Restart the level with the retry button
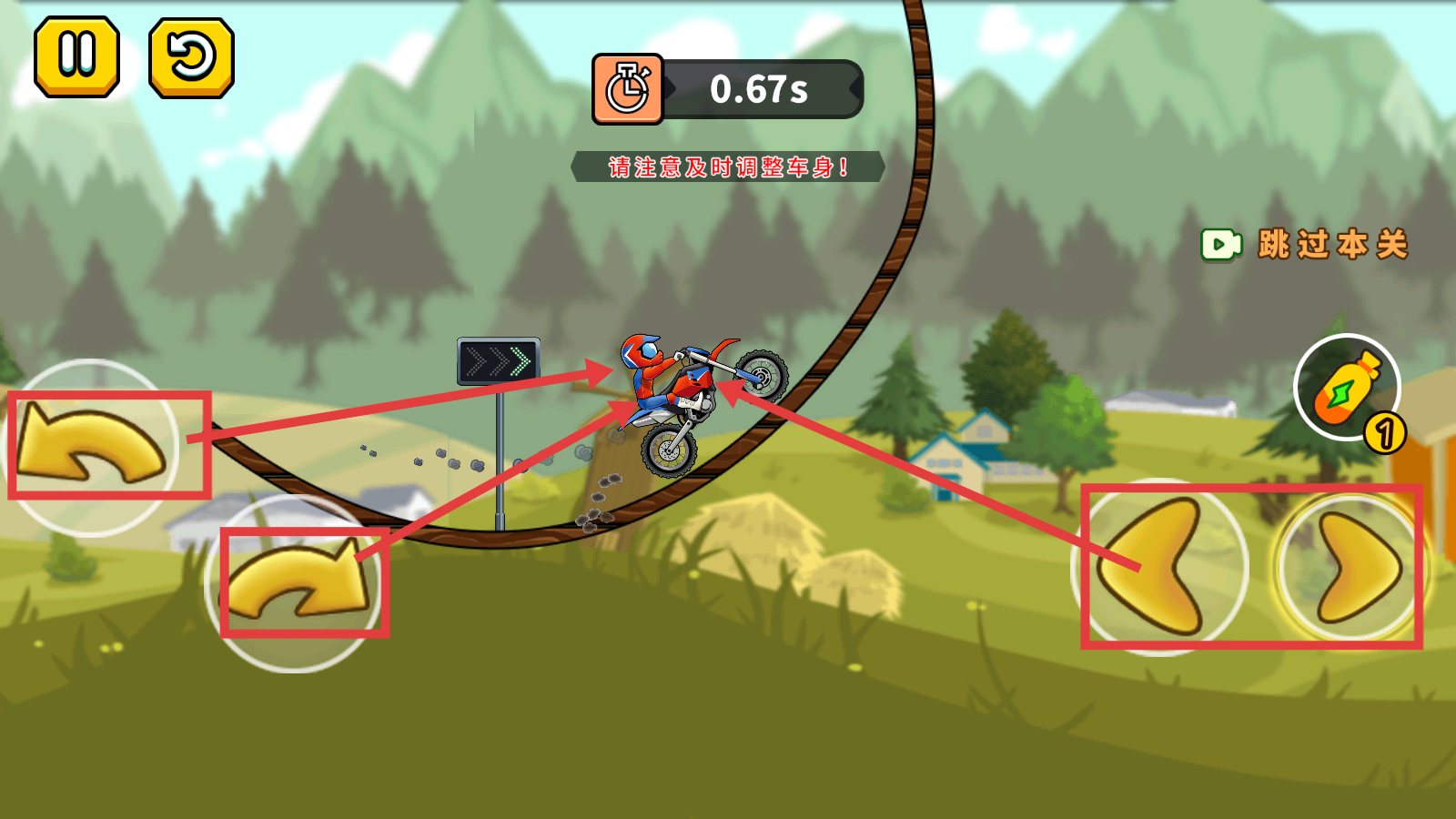Screen dimensions: 1456x819 [191, 58]
